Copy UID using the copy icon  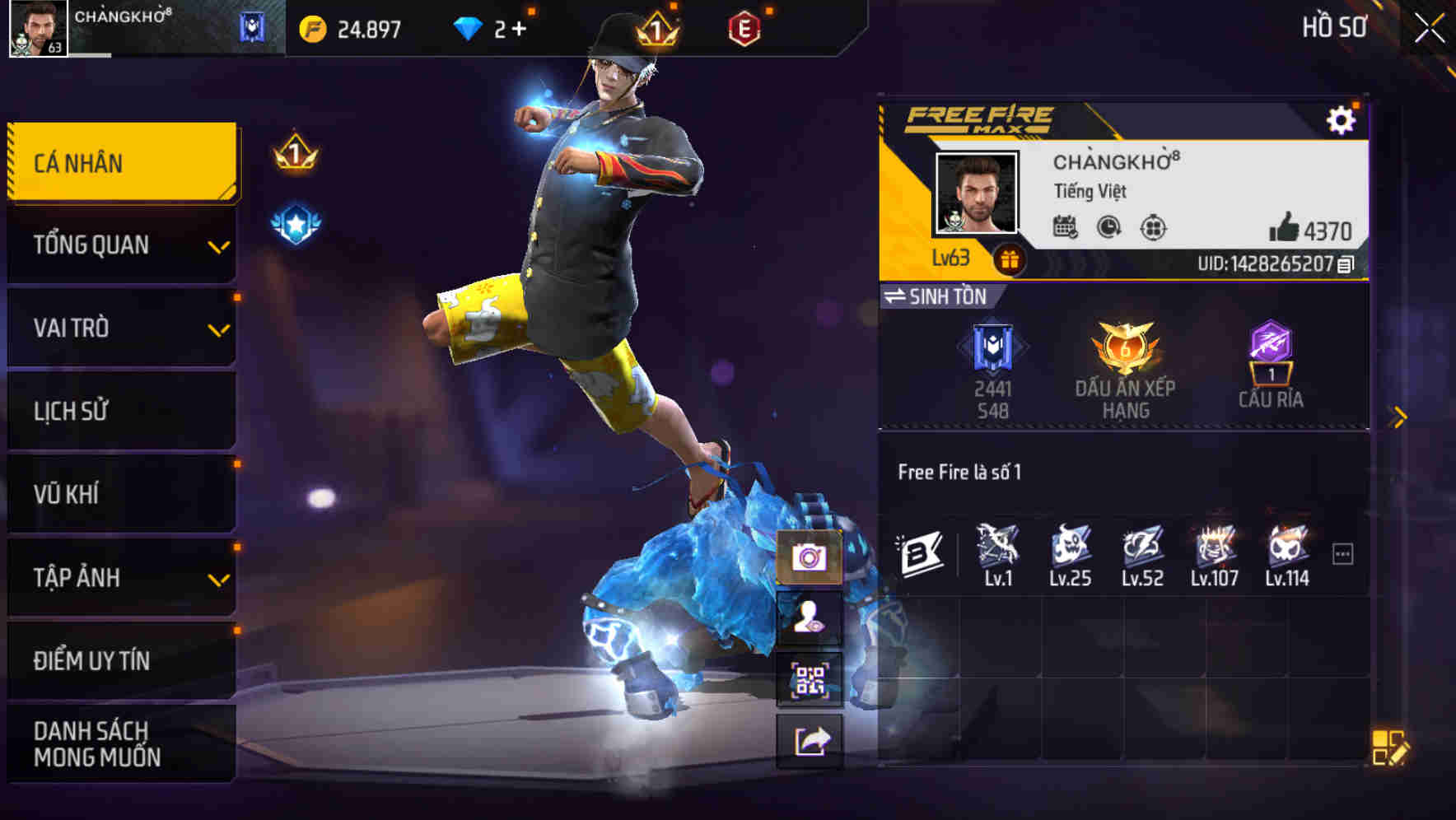coord(1343,266)
